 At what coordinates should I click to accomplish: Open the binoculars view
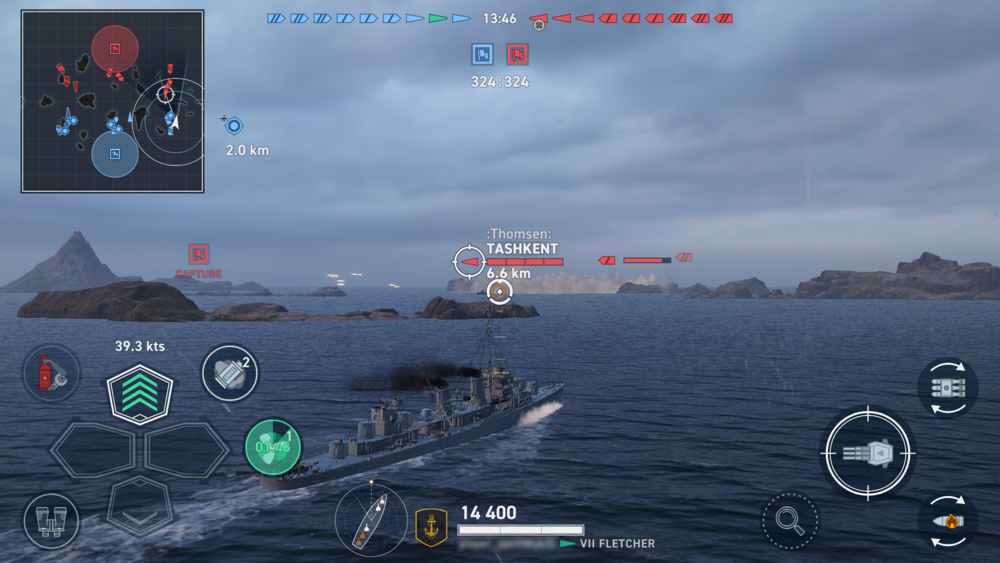[51, 521]
